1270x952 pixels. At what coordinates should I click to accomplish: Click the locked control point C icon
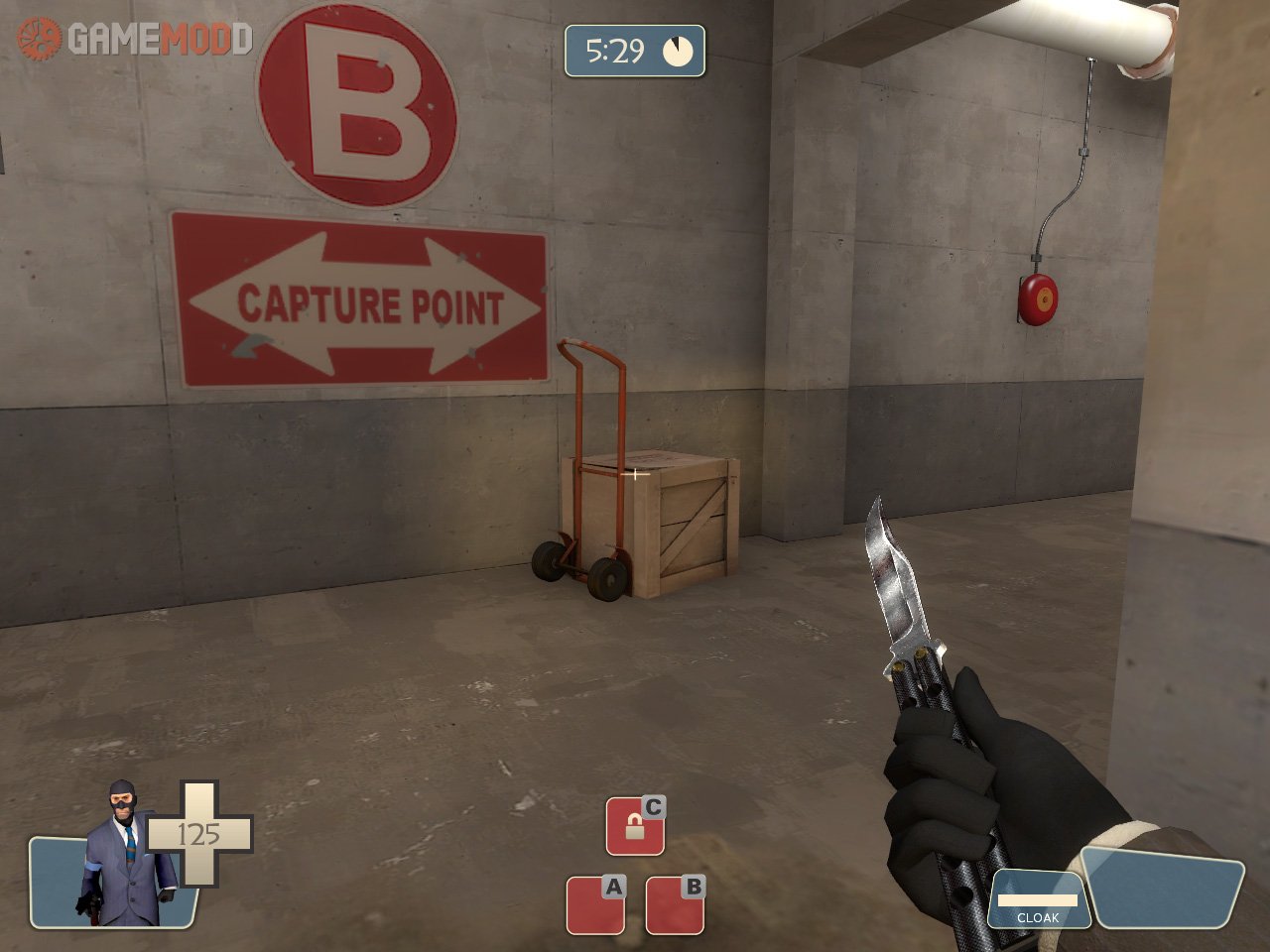pos(635,826)
